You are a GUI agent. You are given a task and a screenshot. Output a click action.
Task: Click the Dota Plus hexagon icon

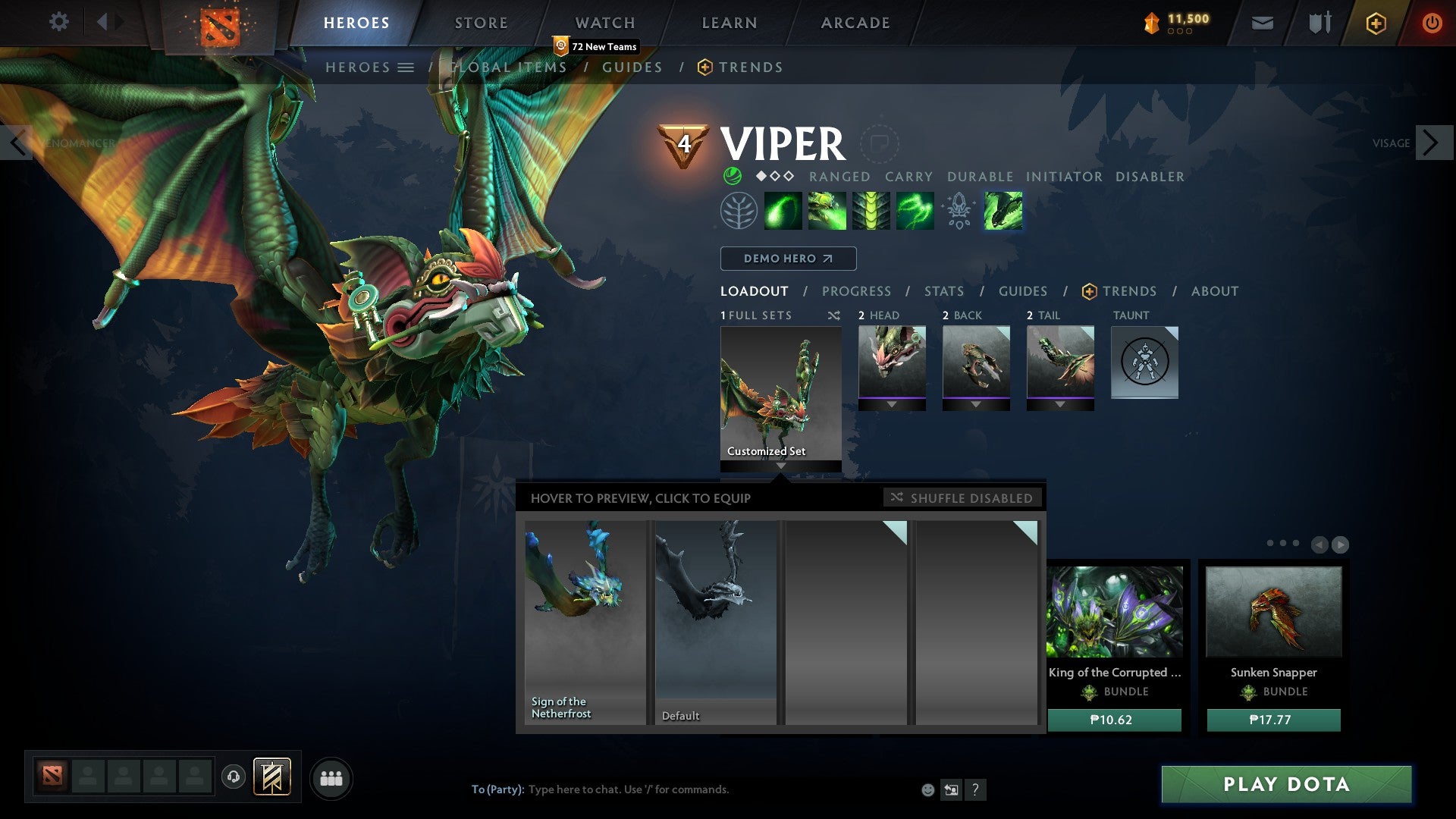pyautogui.click(x=1376, y=23)
